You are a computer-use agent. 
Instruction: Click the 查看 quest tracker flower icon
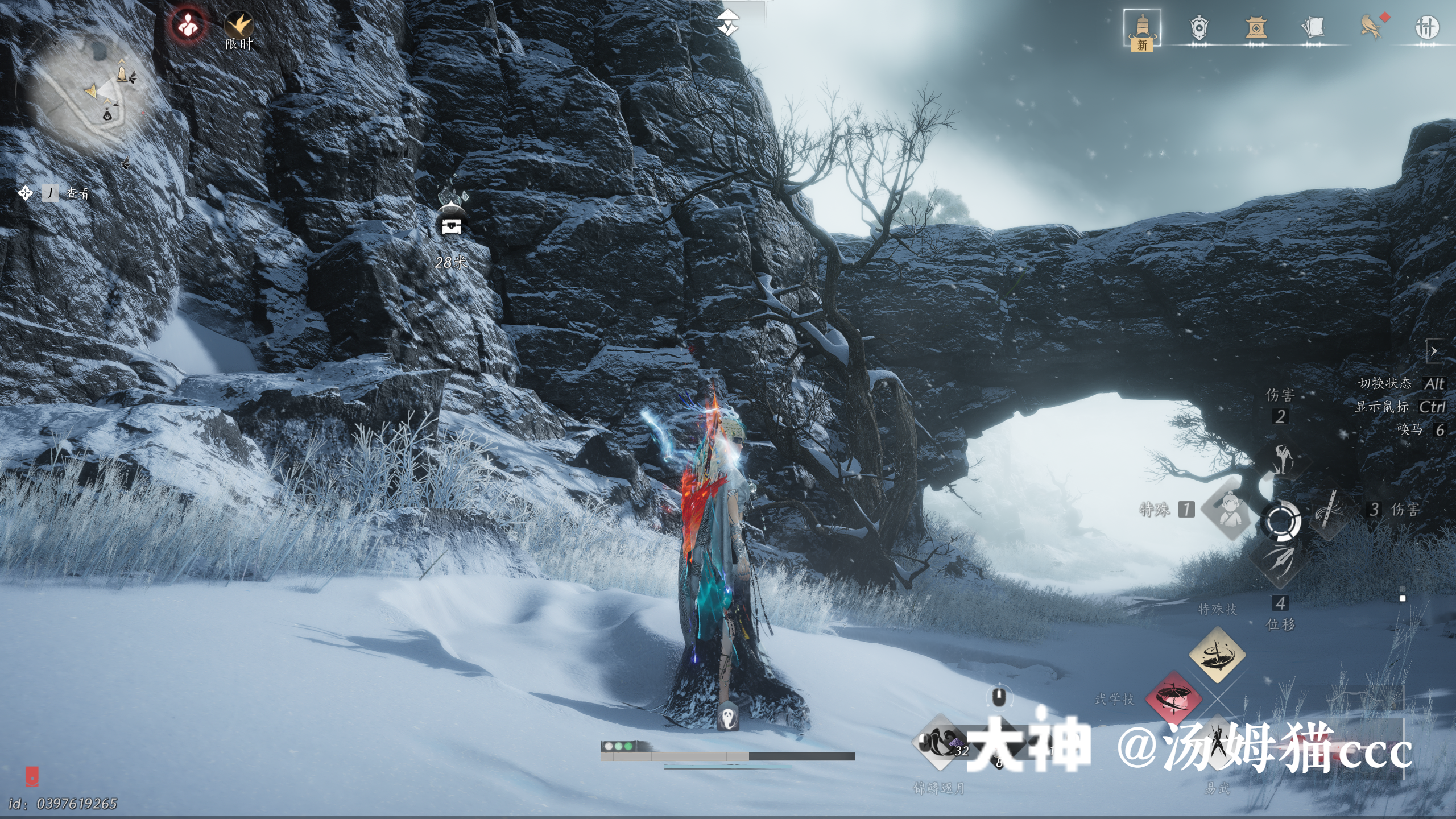click(25, 193)
